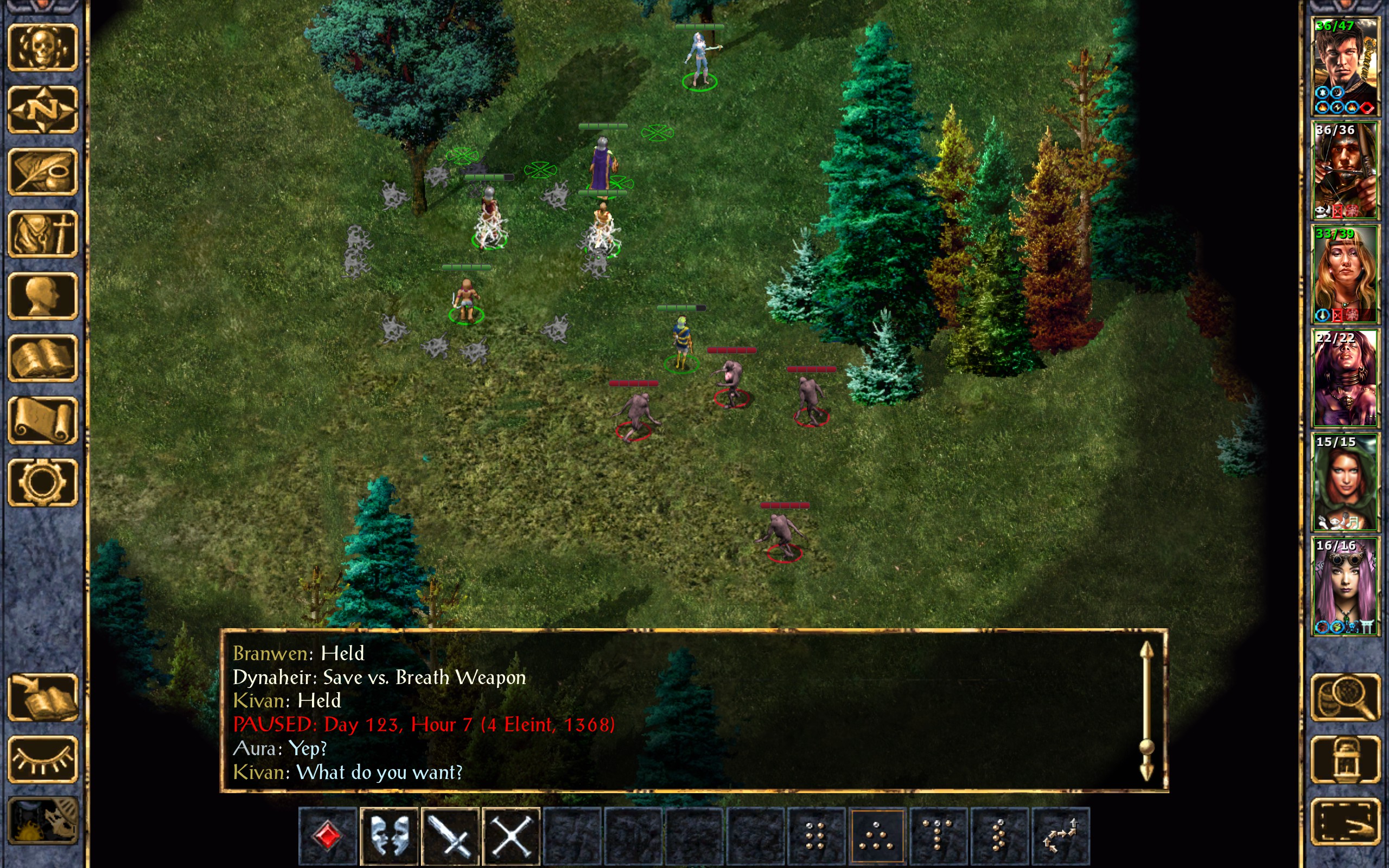The width and height of the screenshot is (1389, 868).
Task: Show the character record via the head icon
Action: [x=42, y=296]
